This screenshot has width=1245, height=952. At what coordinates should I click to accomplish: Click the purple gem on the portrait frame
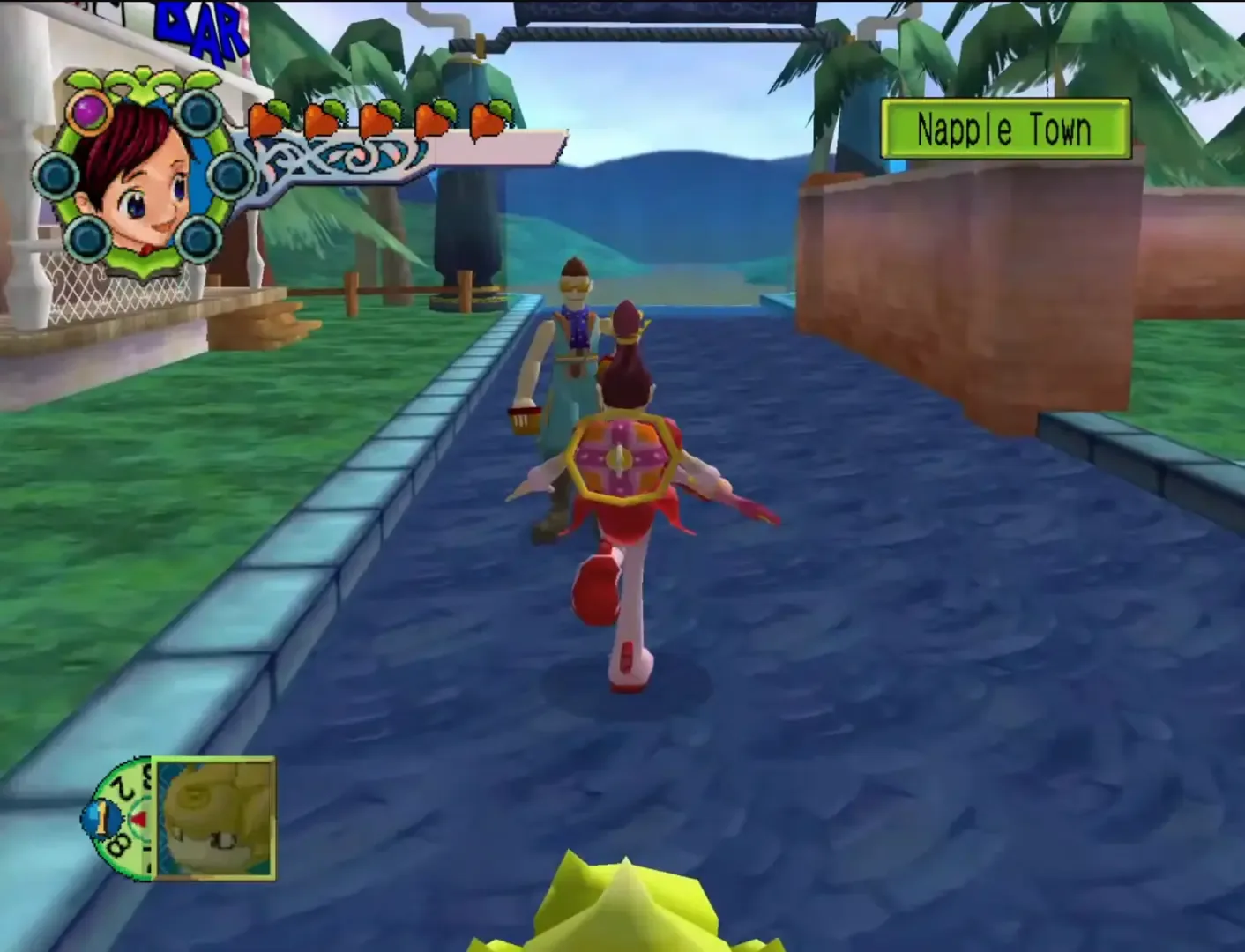89,112
